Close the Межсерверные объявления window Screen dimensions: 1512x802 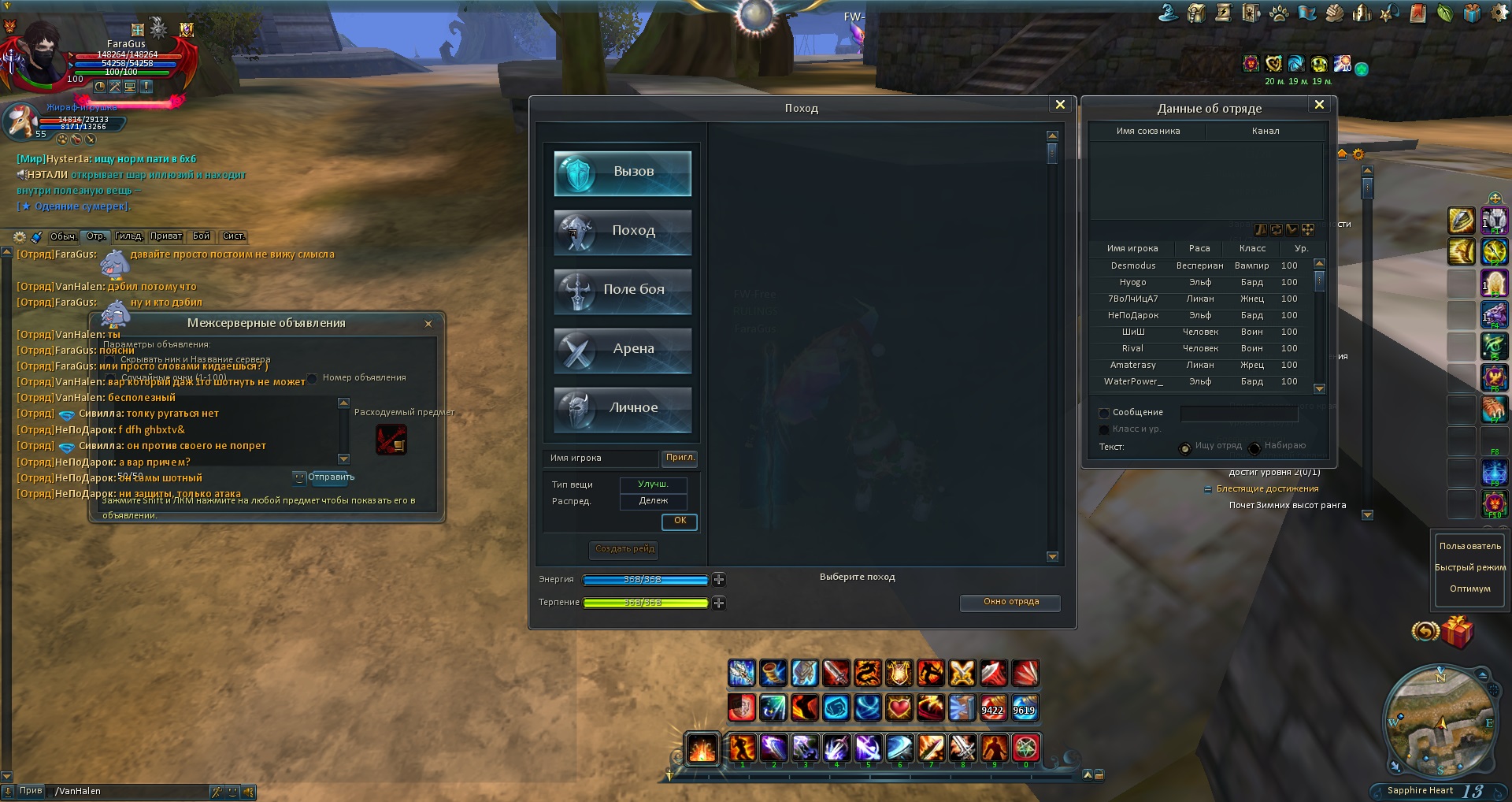point(428,324)
